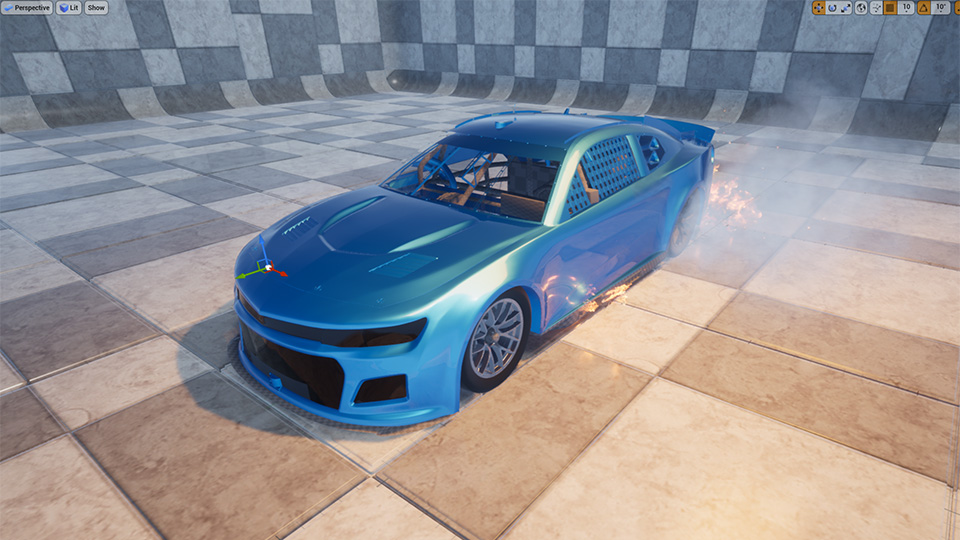Toggle grid snapping square icon

(890, 8)
